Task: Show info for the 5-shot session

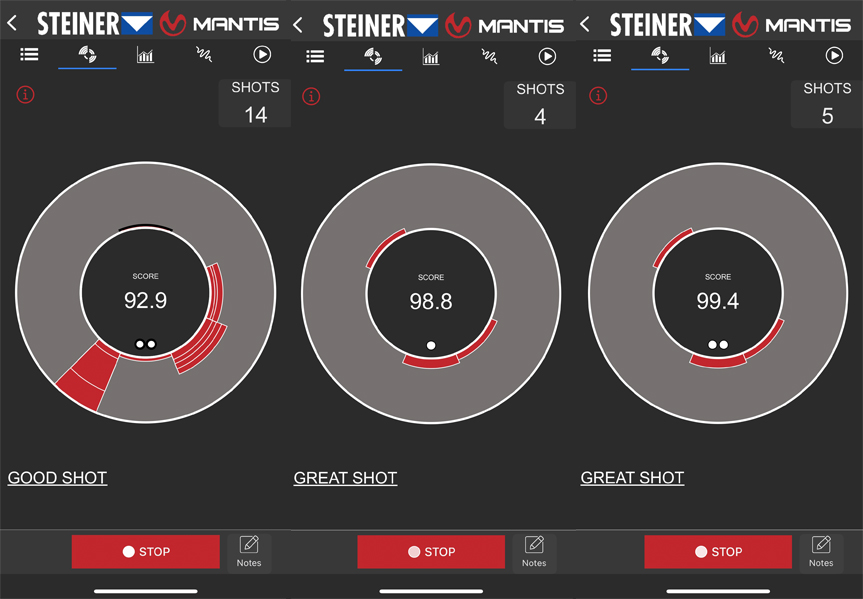Action: 598,96
